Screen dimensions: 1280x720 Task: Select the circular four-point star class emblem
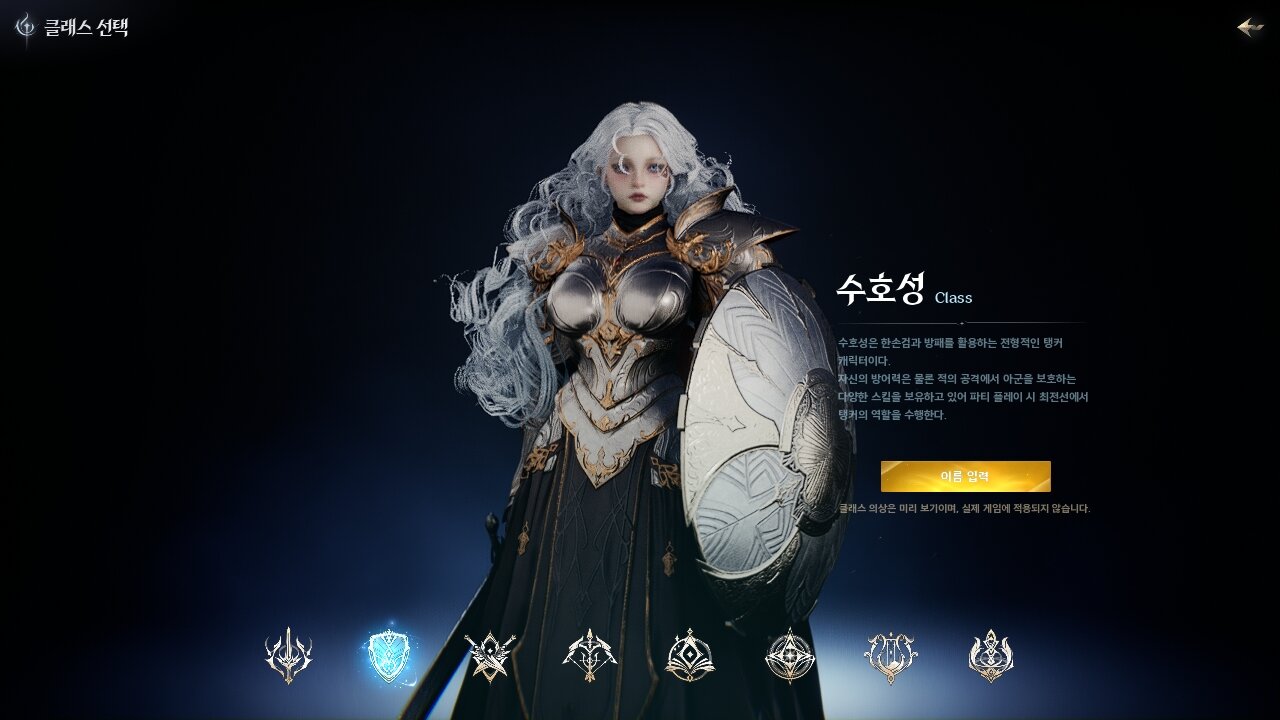[x=790, y=656]
